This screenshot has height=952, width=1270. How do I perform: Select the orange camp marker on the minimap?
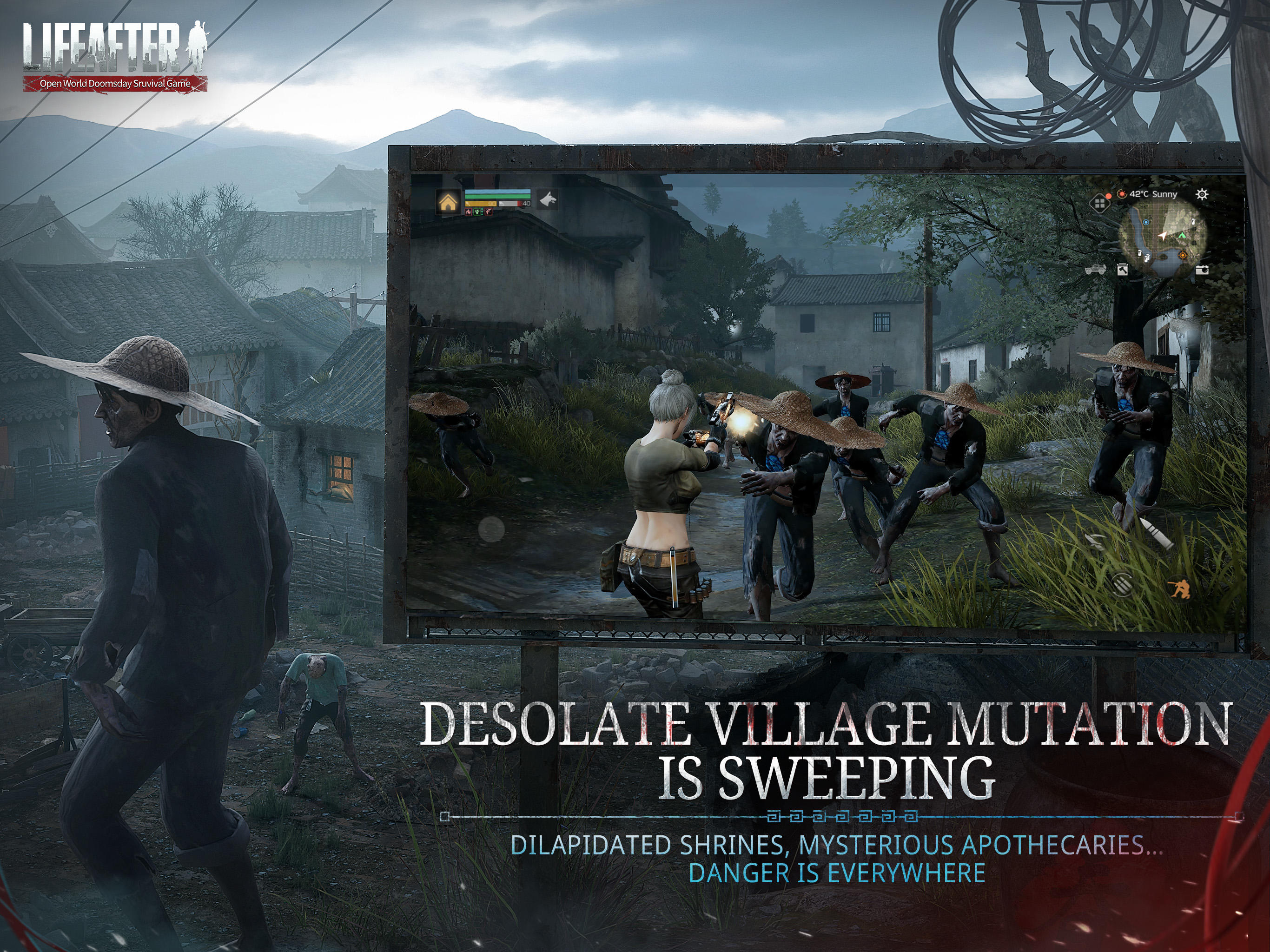point(1184,256)
